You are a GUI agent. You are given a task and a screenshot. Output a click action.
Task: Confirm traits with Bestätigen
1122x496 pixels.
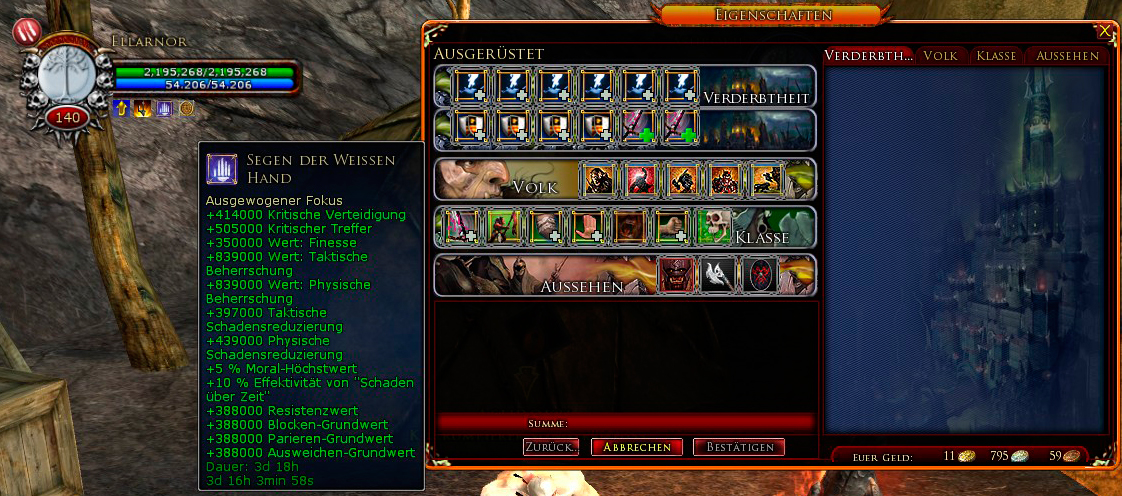click(x=739, y=447)
